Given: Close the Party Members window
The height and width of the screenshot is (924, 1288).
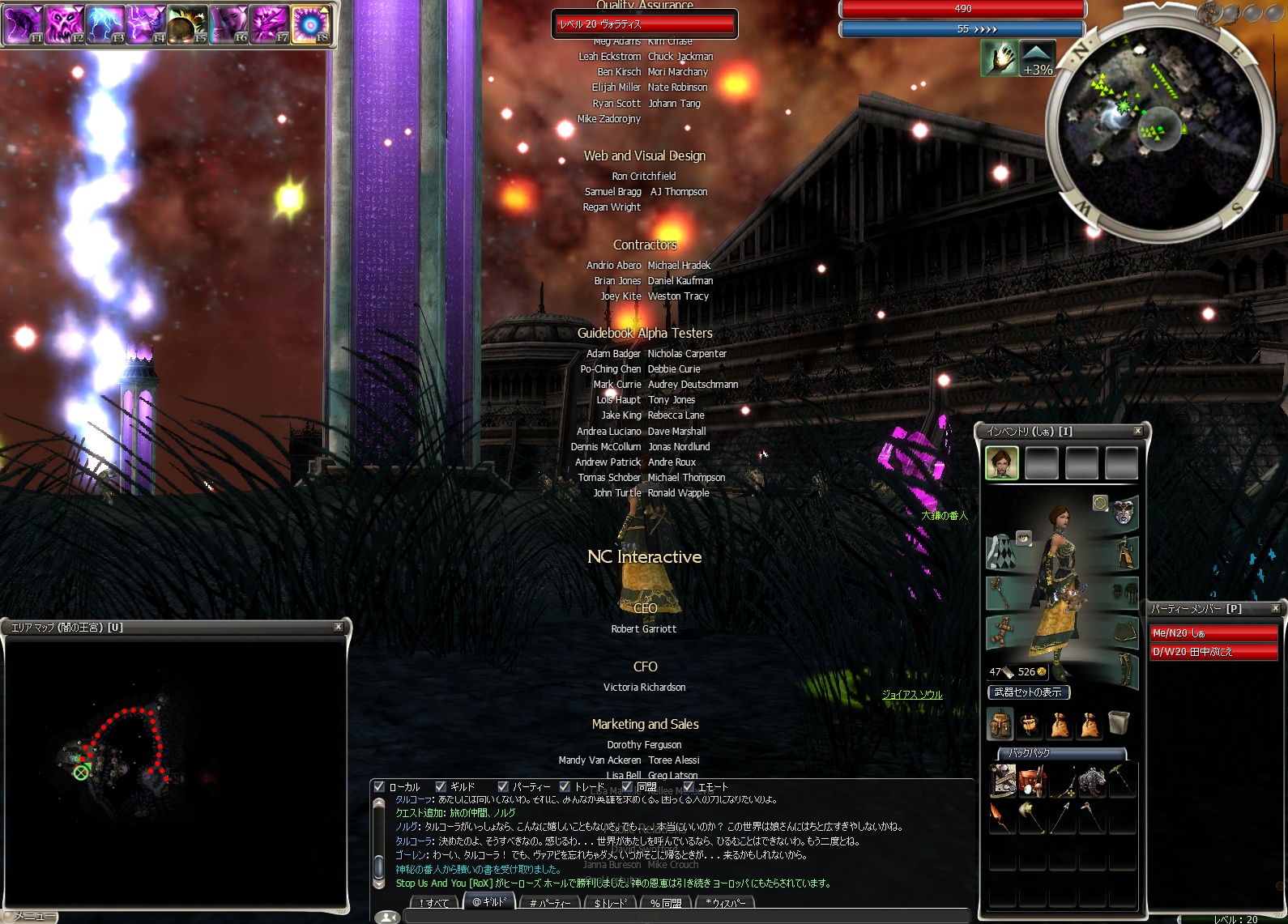Looking at the screenshot, I should (1275, 608).
